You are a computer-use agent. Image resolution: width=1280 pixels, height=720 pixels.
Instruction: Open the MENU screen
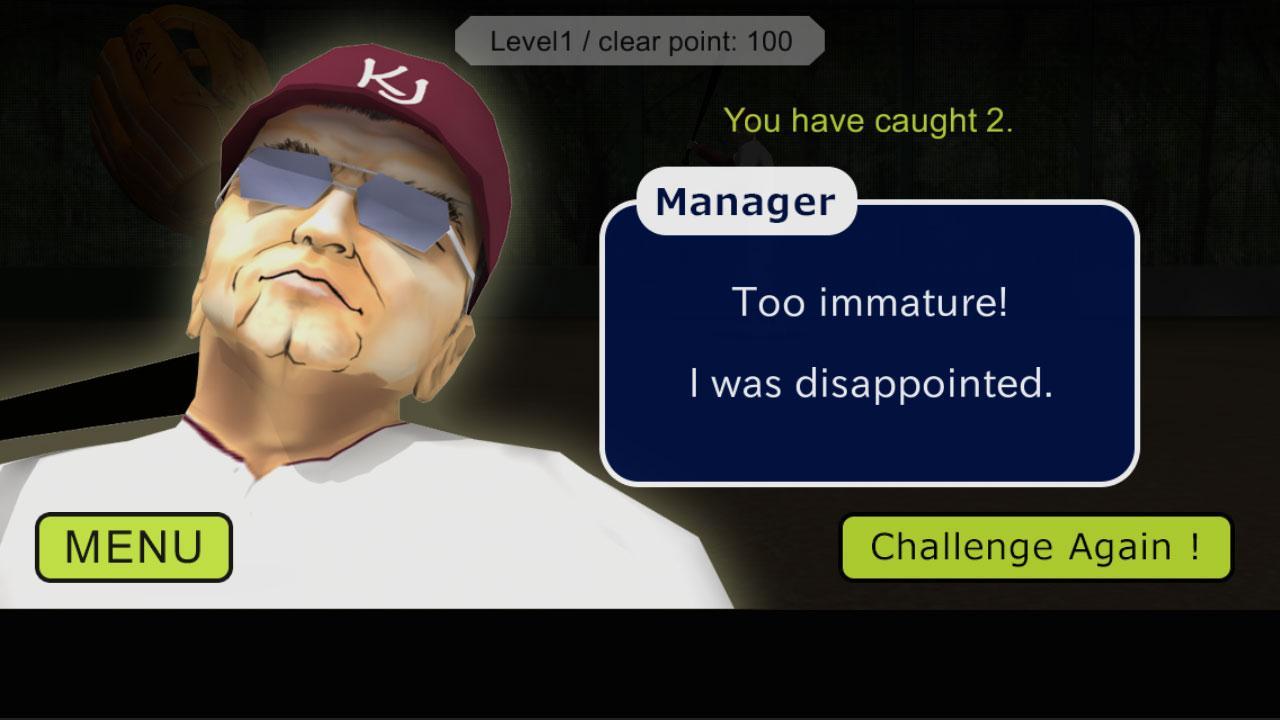(x=132, y=546)
